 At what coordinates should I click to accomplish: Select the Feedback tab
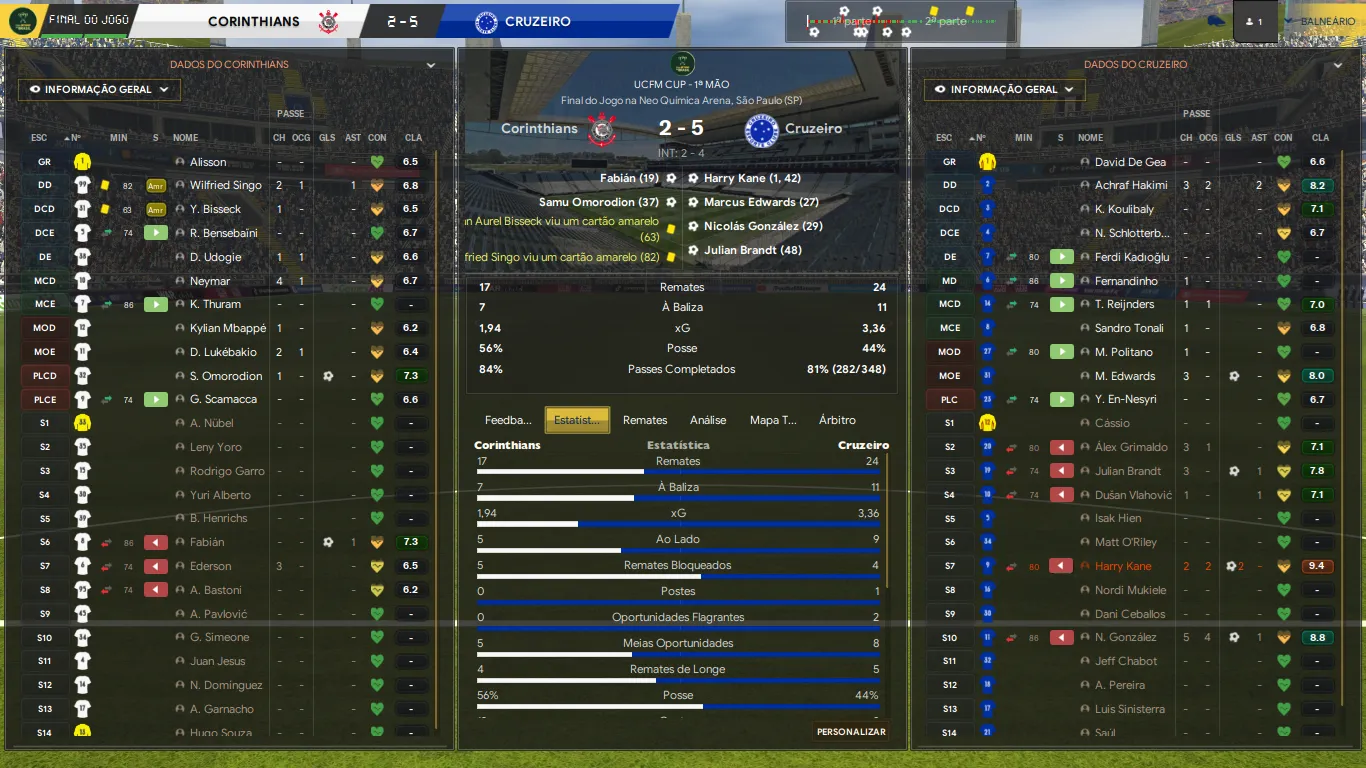click(x=508, y=420)
